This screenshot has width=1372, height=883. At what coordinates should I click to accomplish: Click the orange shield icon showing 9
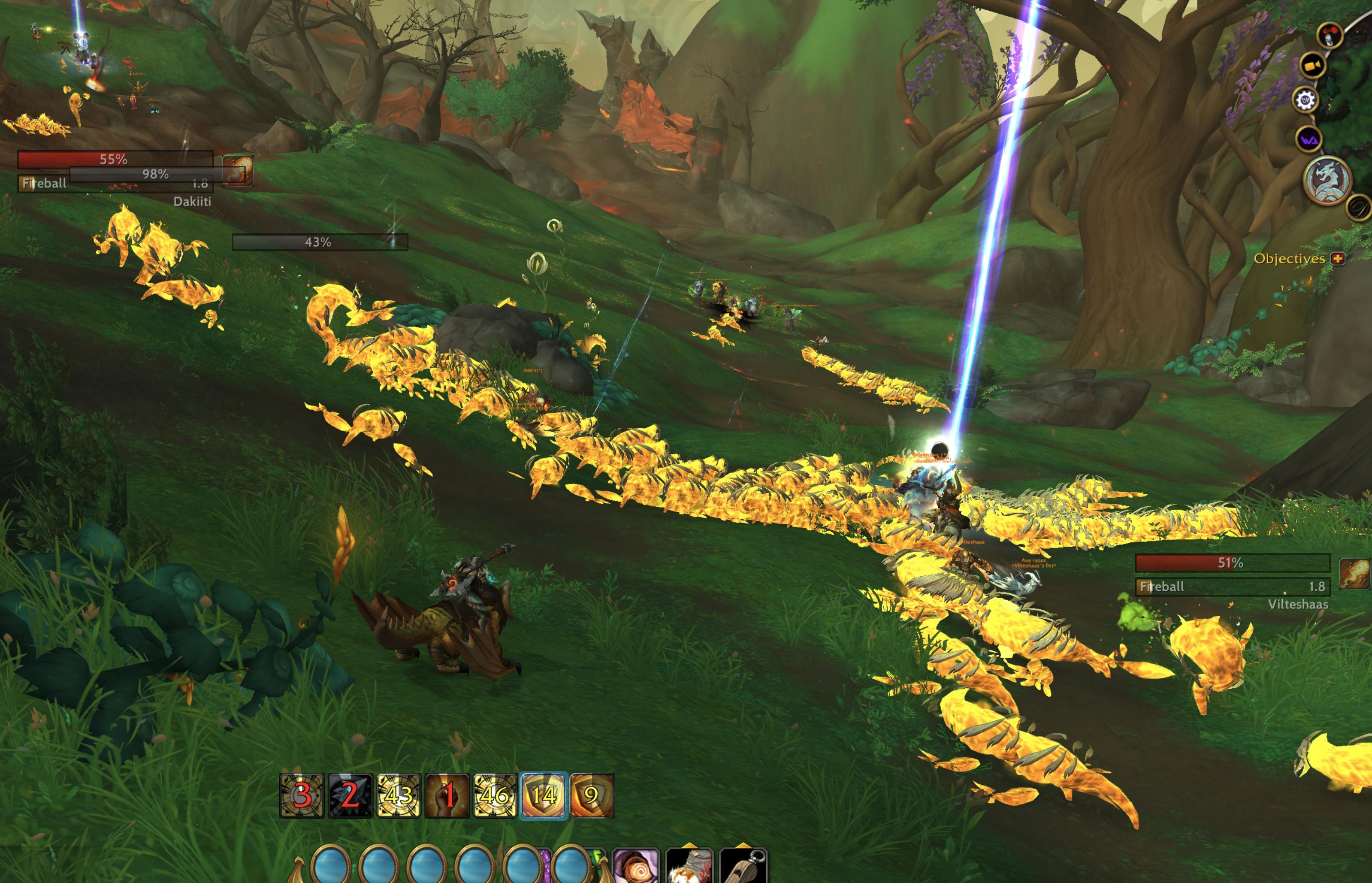(592, 795)
